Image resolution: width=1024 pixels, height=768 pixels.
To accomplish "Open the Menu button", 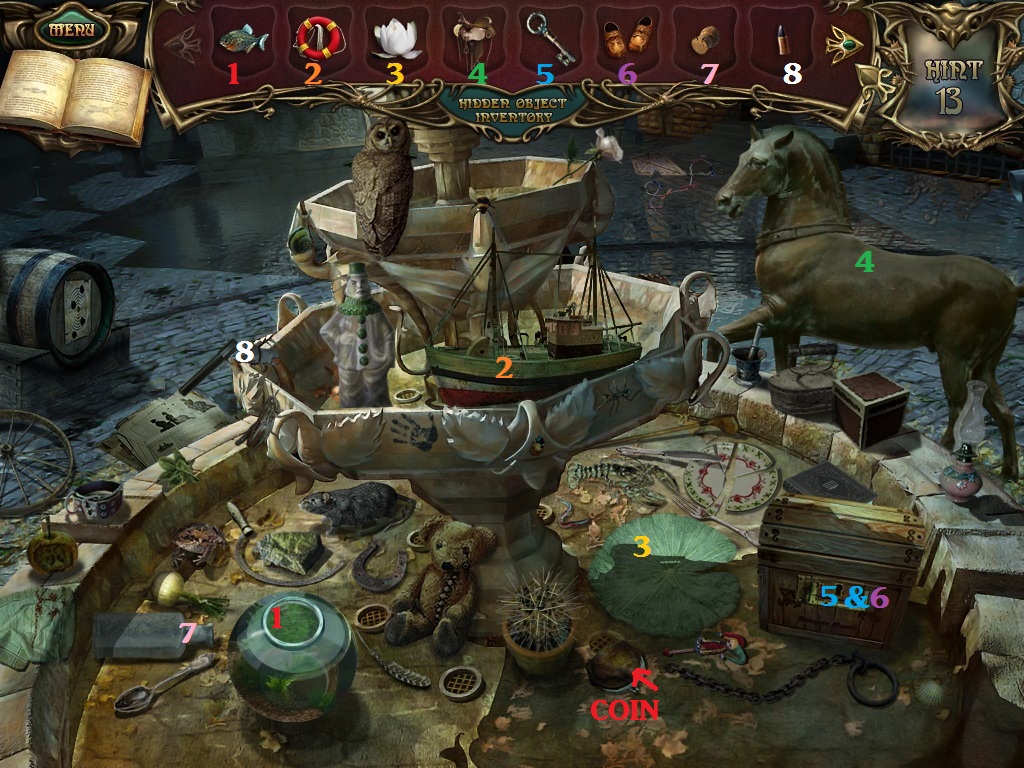I will click(71, 28).
